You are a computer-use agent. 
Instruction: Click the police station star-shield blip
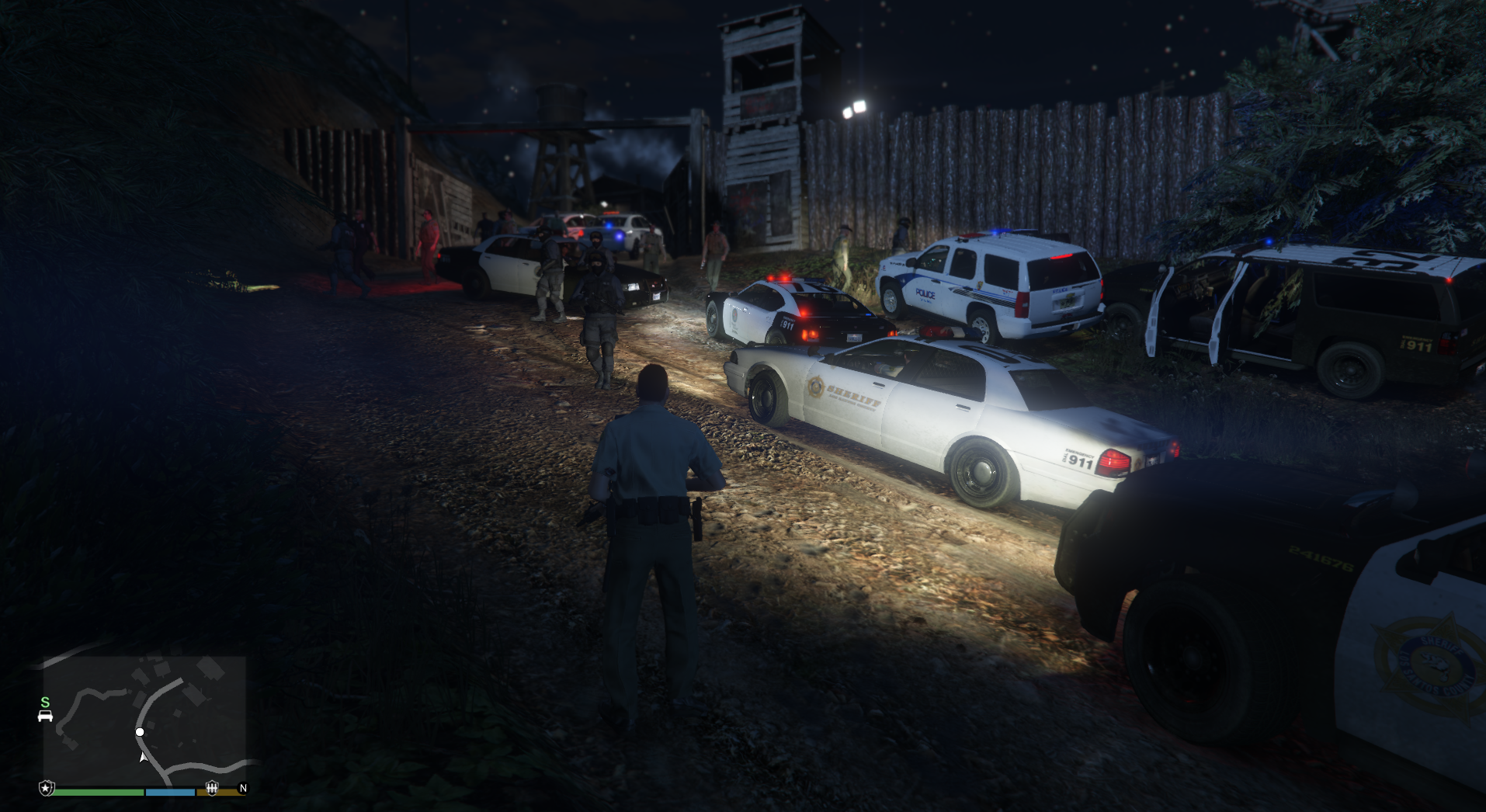point(47,789)
